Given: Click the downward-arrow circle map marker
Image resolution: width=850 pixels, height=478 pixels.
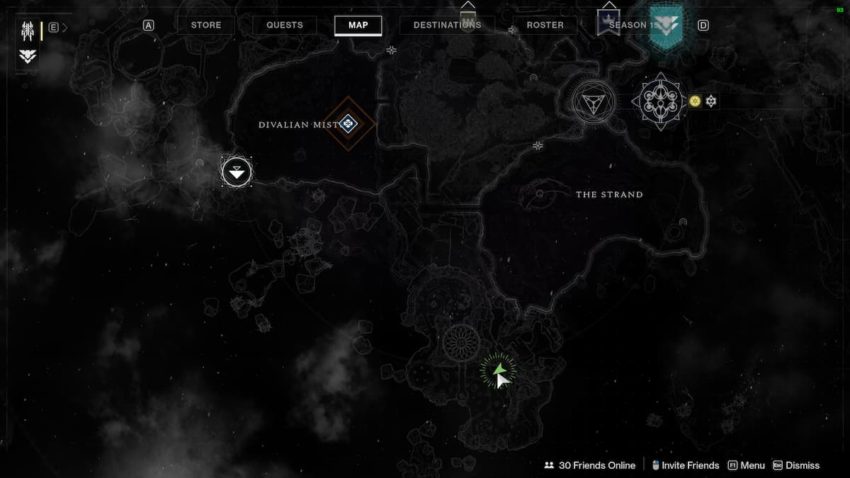Looking at the screenshot, I should tap(236, 171).
